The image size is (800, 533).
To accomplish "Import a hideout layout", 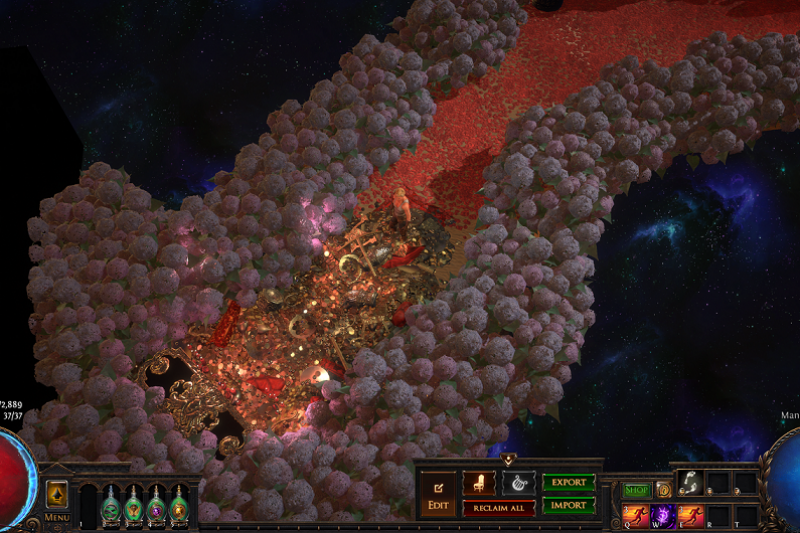I will coord(568,505).
